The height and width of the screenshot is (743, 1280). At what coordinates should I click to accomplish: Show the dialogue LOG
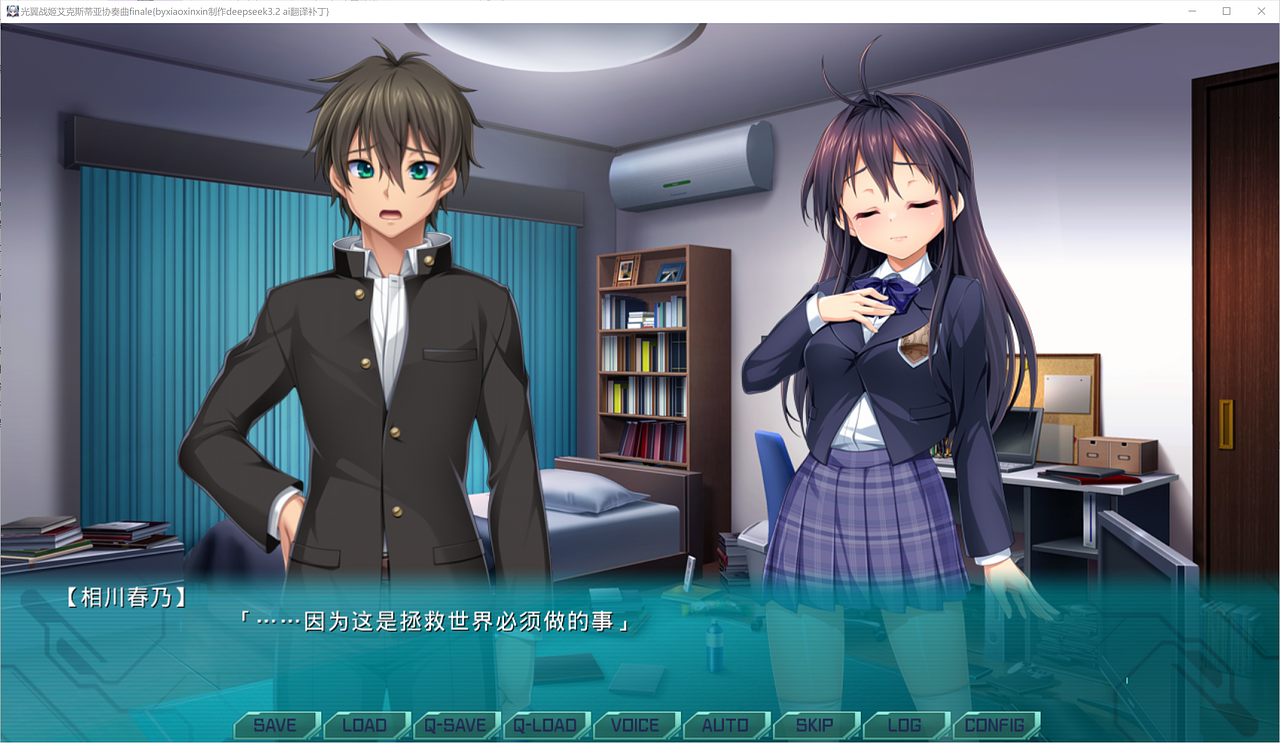pos(905,725)
